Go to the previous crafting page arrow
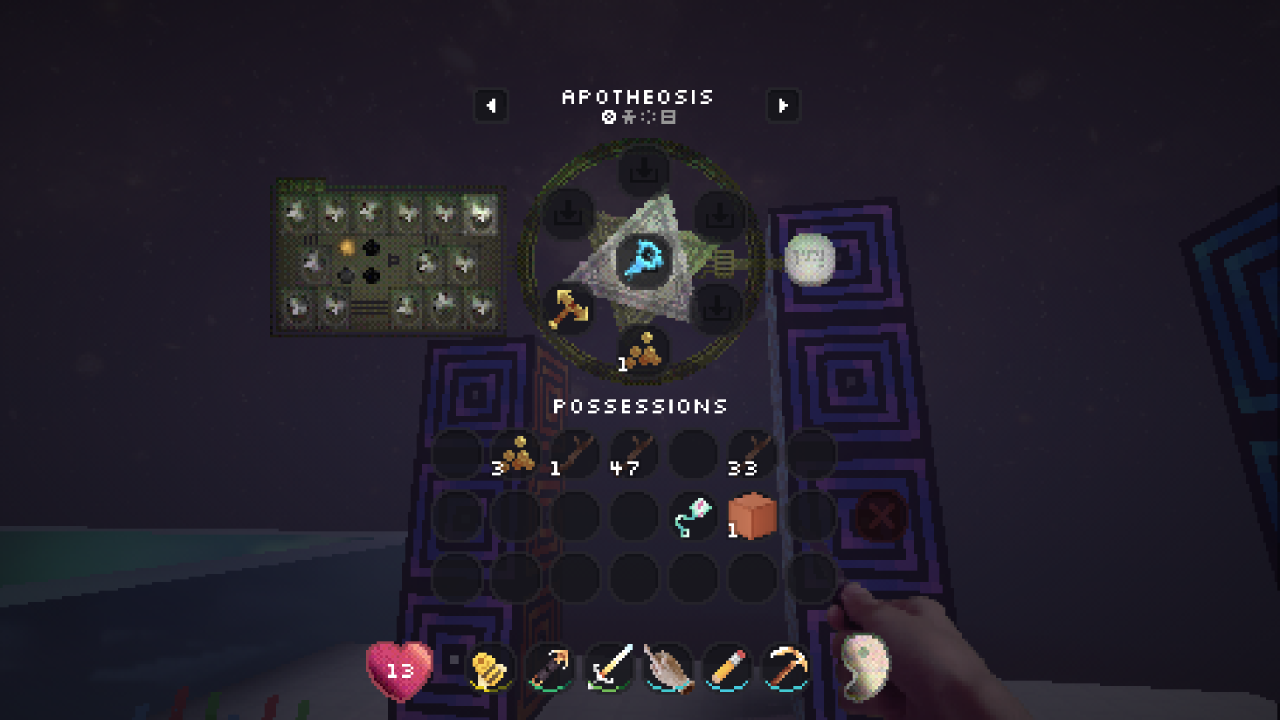The width and height of the screenshot is (1280, 720). tap(491, 105)
